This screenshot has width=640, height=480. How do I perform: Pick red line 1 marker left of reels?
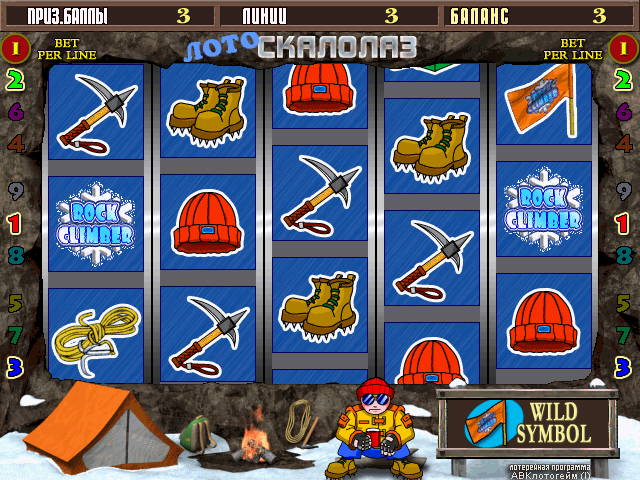click(15, 222)
